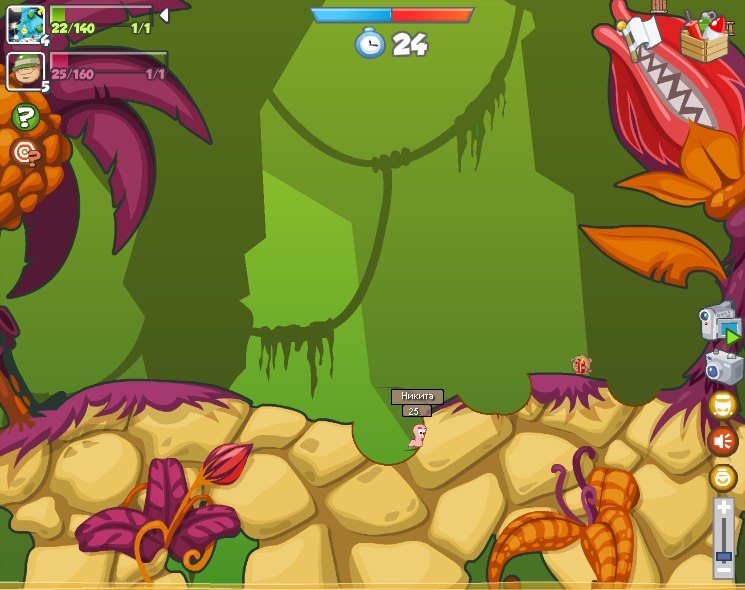This screenshot has height=590, width=745.
Task: Click the blue zoom slider handle
Action: pyautogui.click(x=723, y=555)
